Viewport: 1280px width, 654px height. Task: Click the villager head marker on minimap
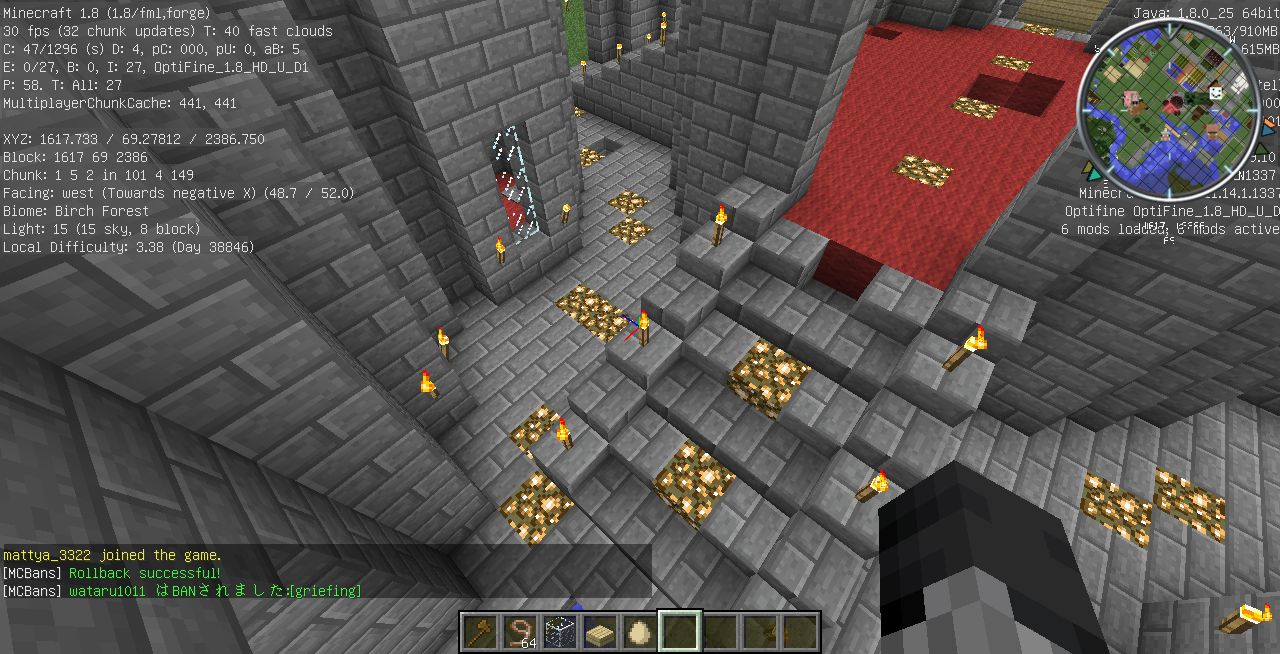tap(1213, 130)
